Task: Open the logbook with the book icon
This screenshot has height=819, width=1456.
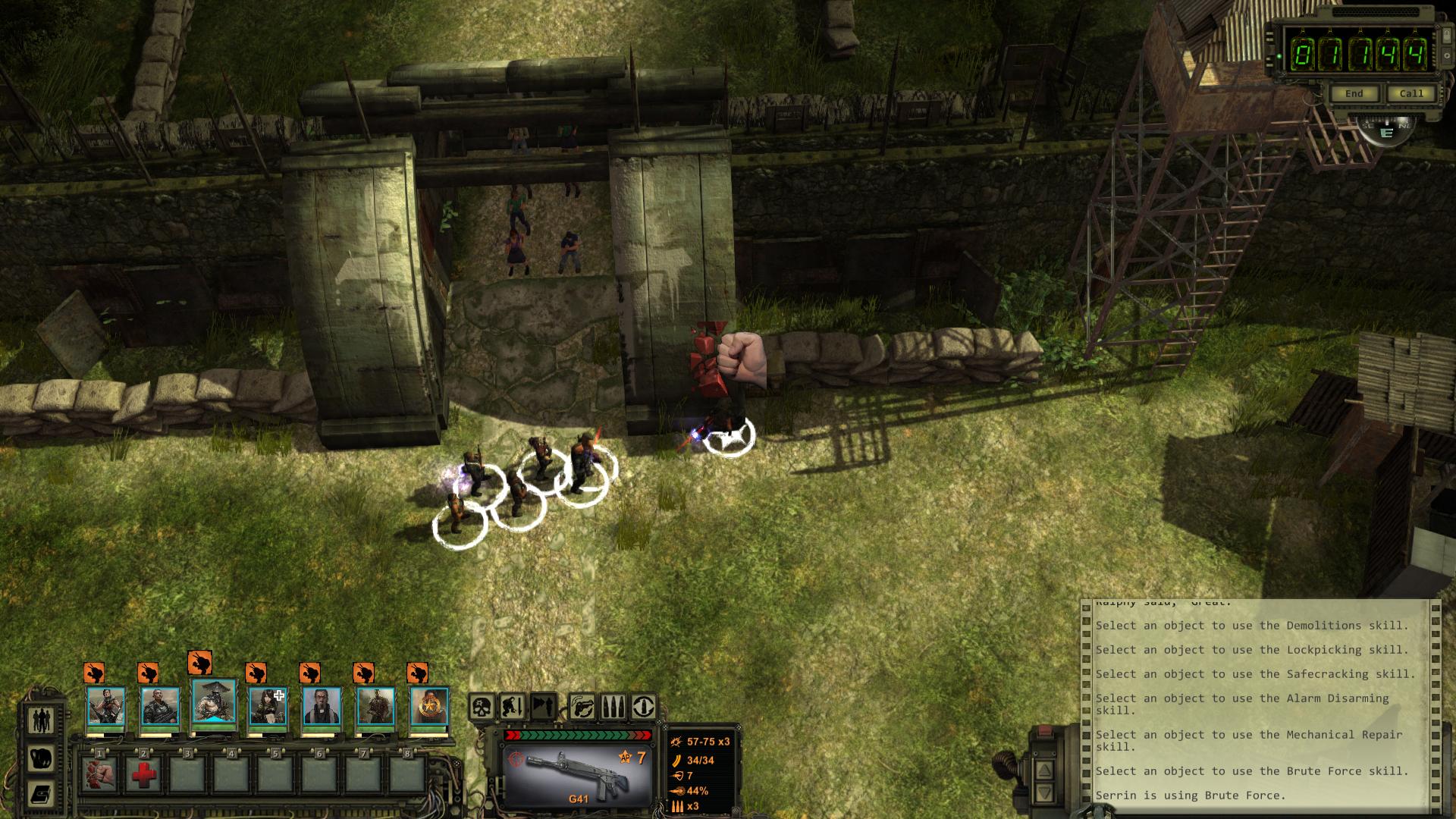Action: (40, 794)
